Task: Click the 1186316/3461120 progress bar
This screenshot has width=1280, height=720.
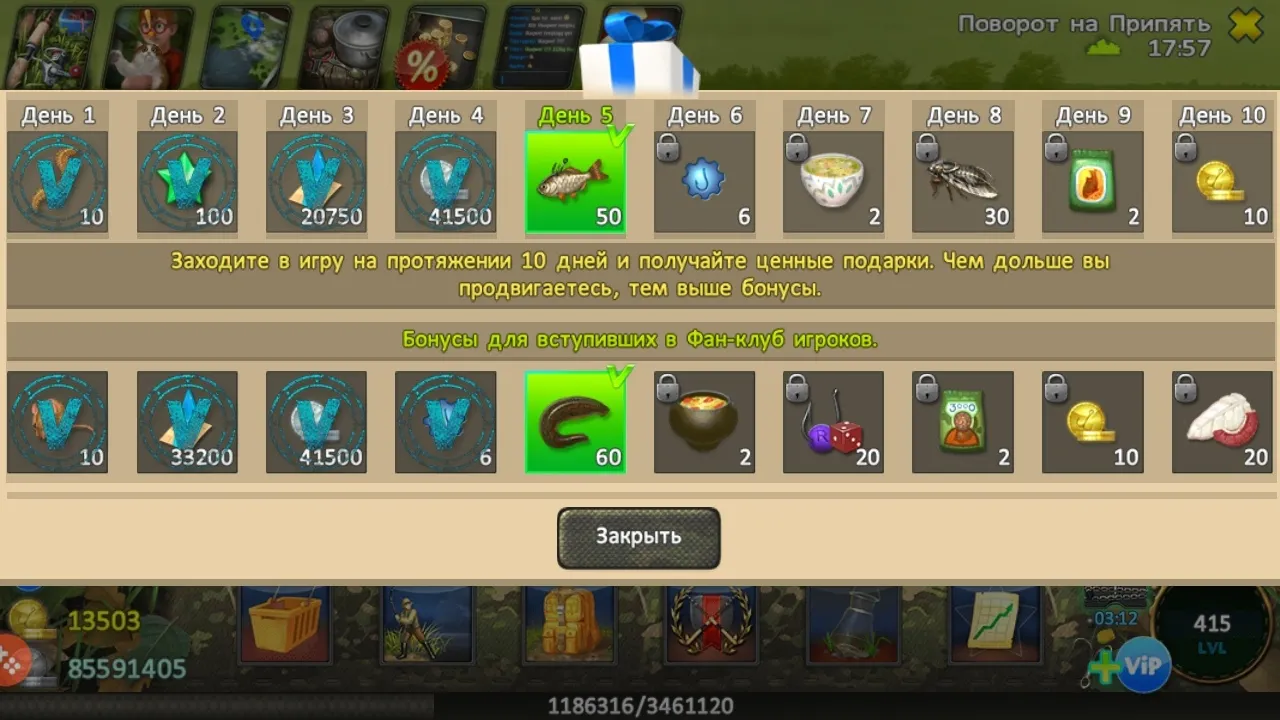Action: pos(640,703)
